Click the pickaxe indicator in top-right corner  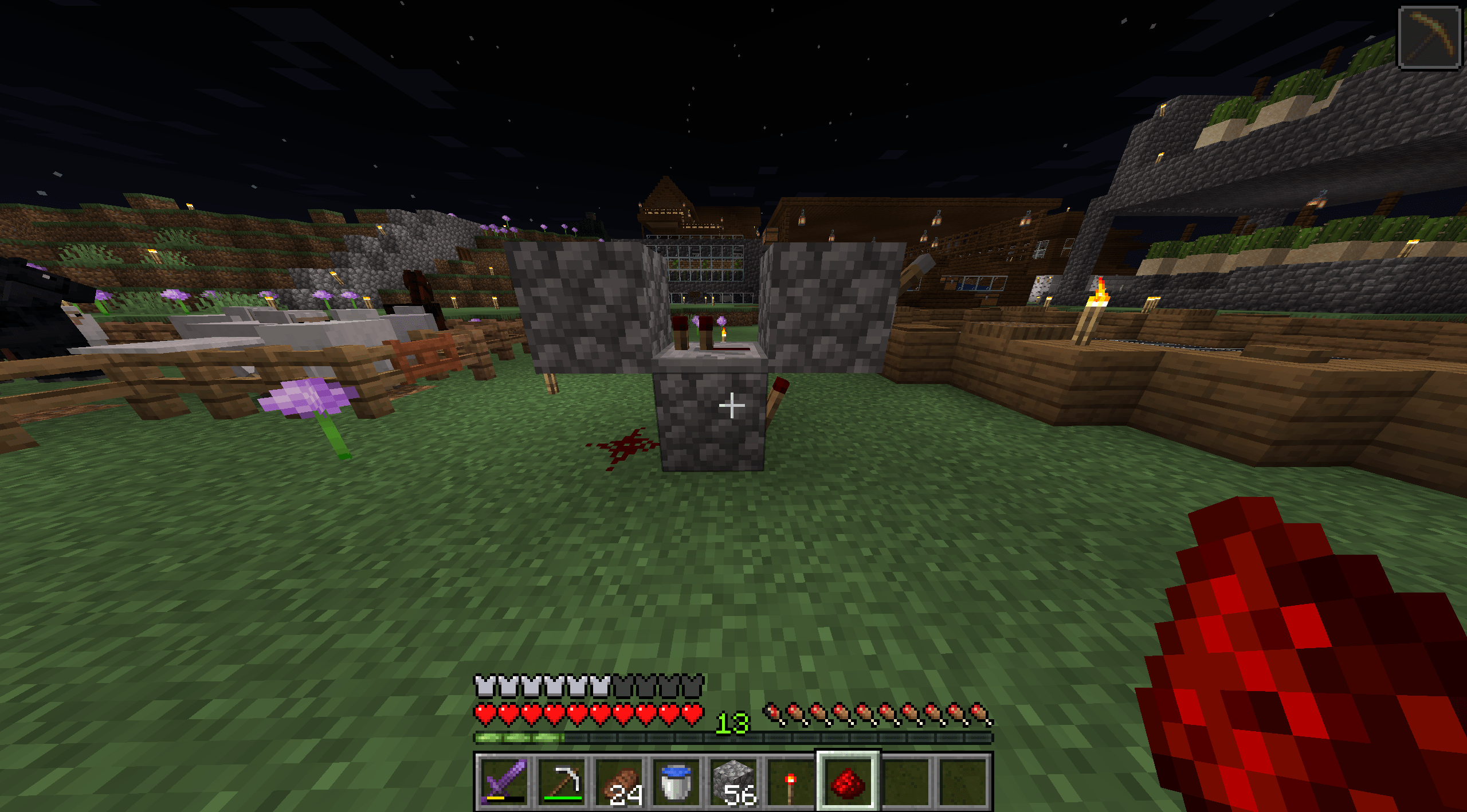point(1429,36)
